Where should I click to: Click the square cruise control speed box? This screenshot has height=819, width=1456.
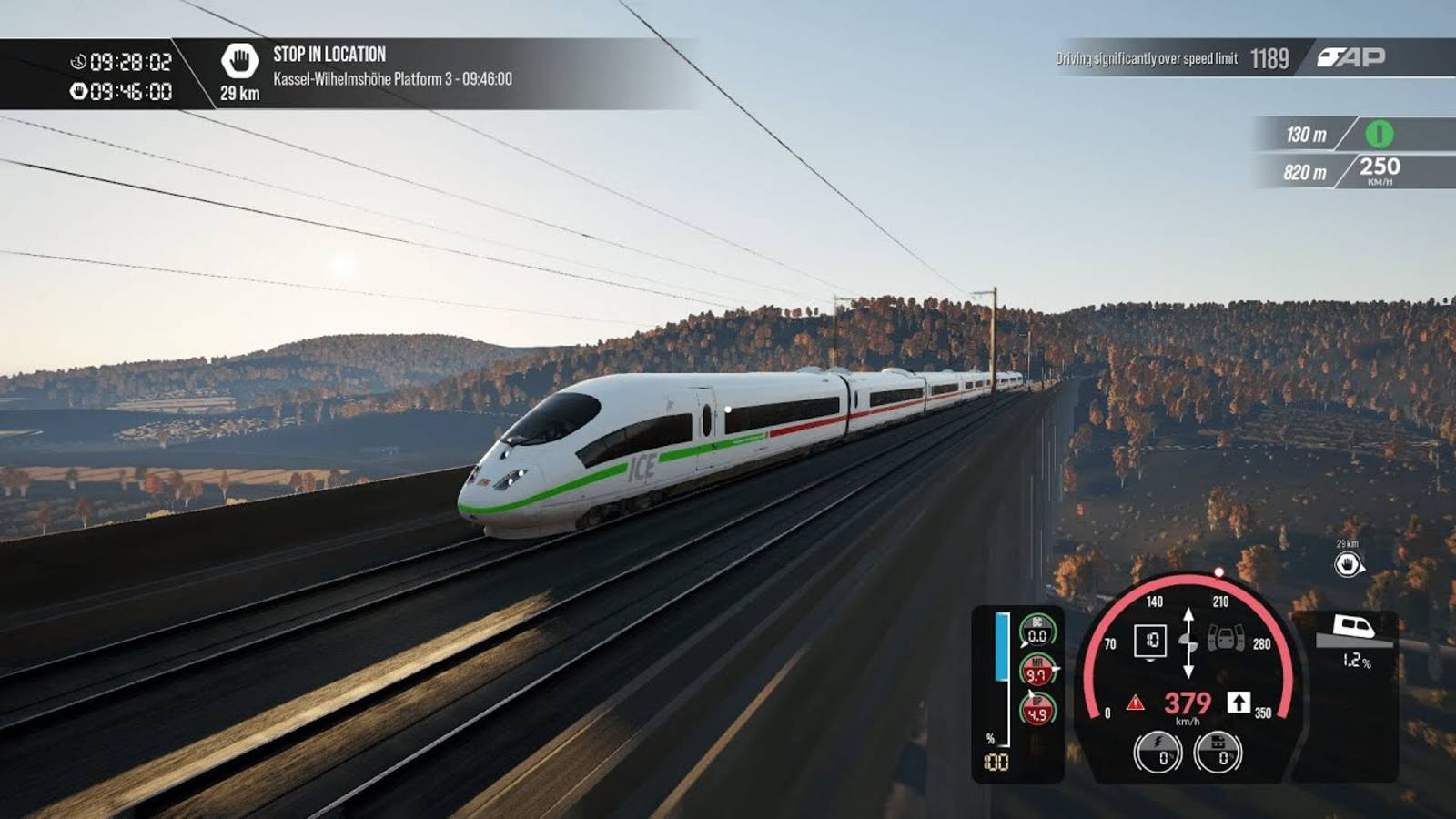1150,641
